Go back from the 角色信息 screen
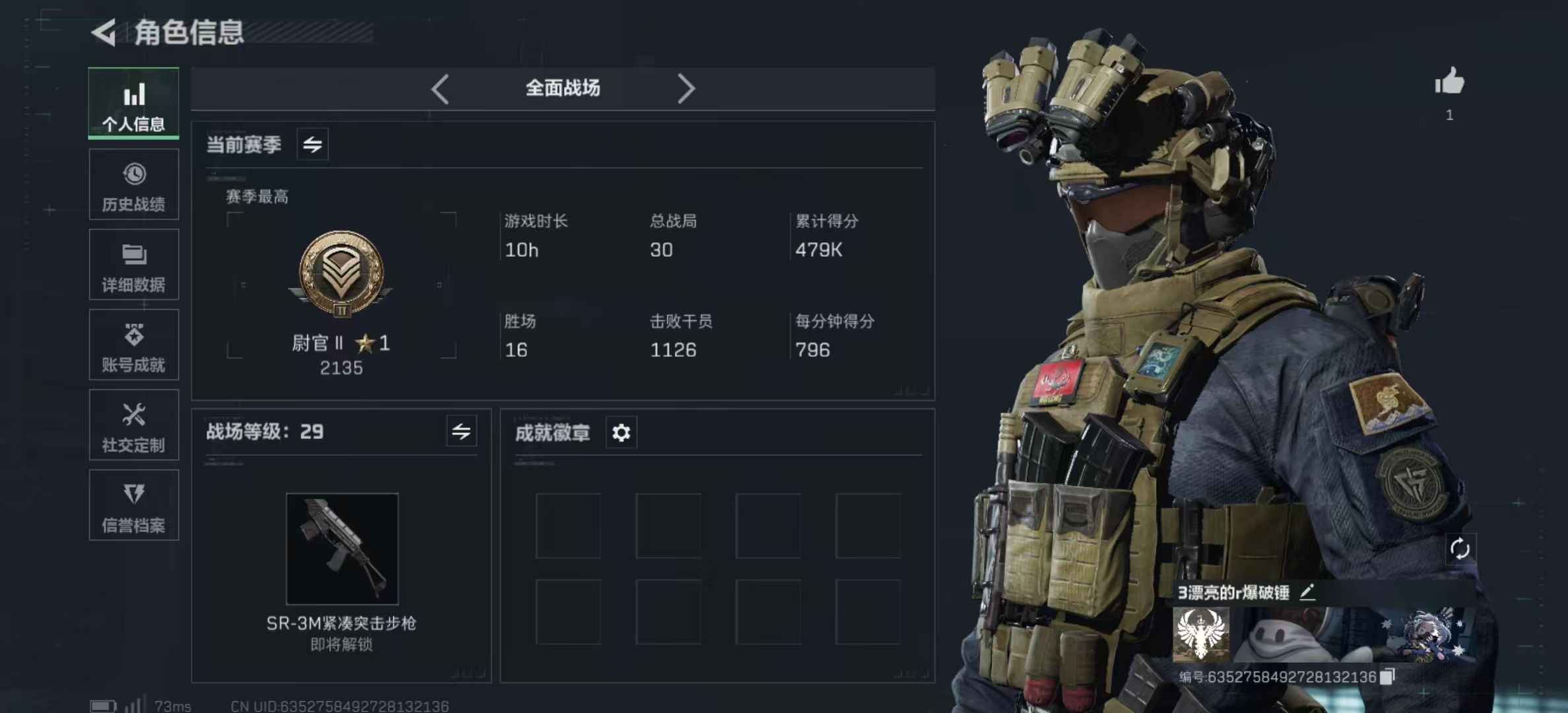This screenshot has height=713, width=1568. [x=104, y=32]
